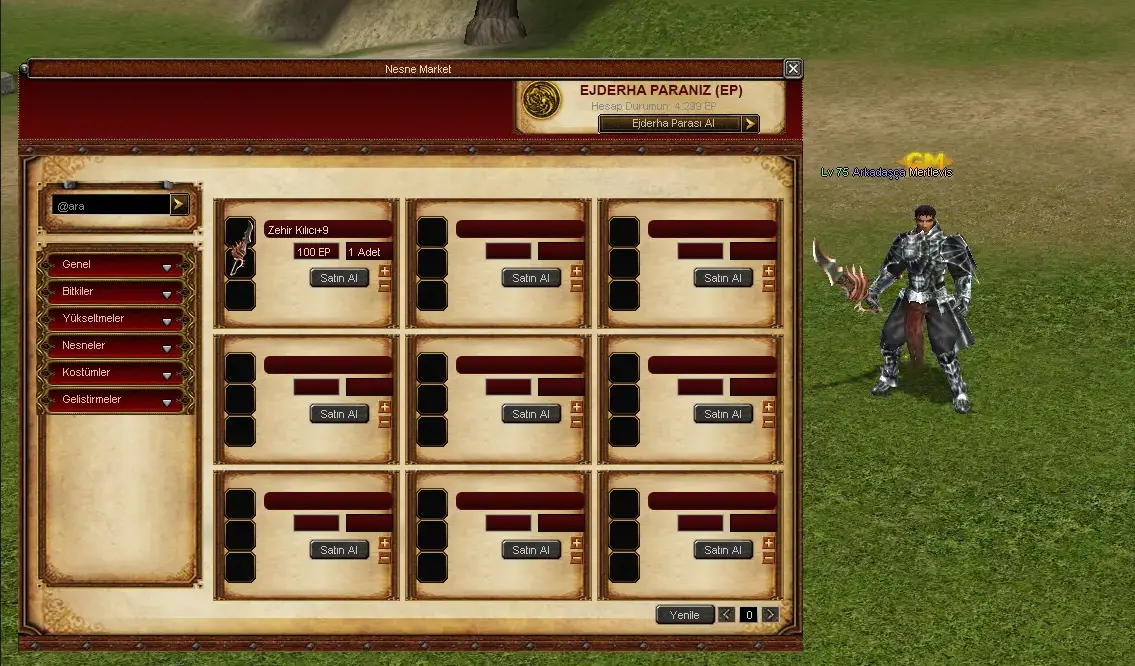Buy Zehir Kılıcı+9 with Satın Al
The height and width of the screenshot is (666, 1135).
(339, 278)
